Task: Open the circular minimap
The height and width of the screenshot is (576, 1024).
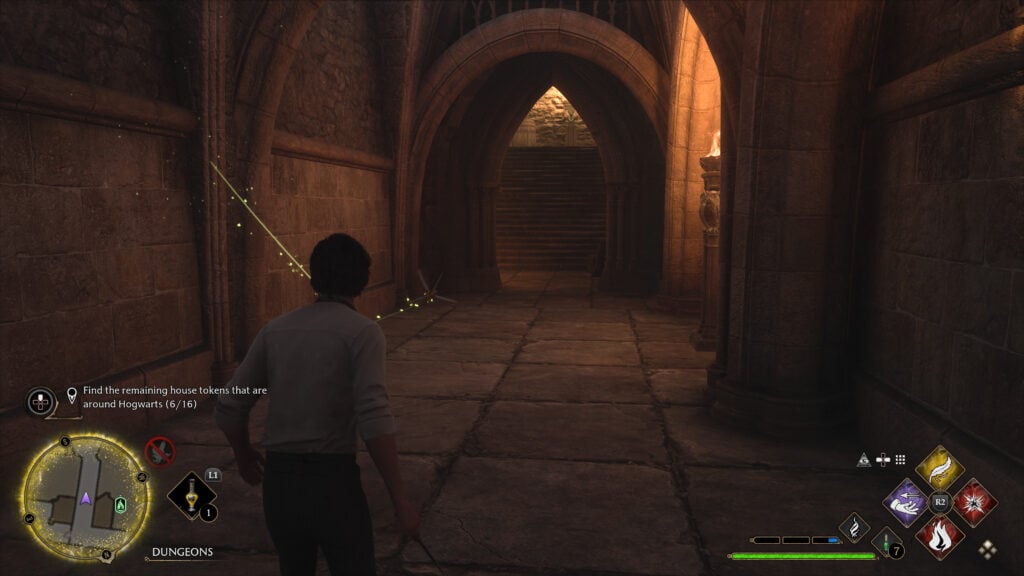Action: click(x=85, y=497)
